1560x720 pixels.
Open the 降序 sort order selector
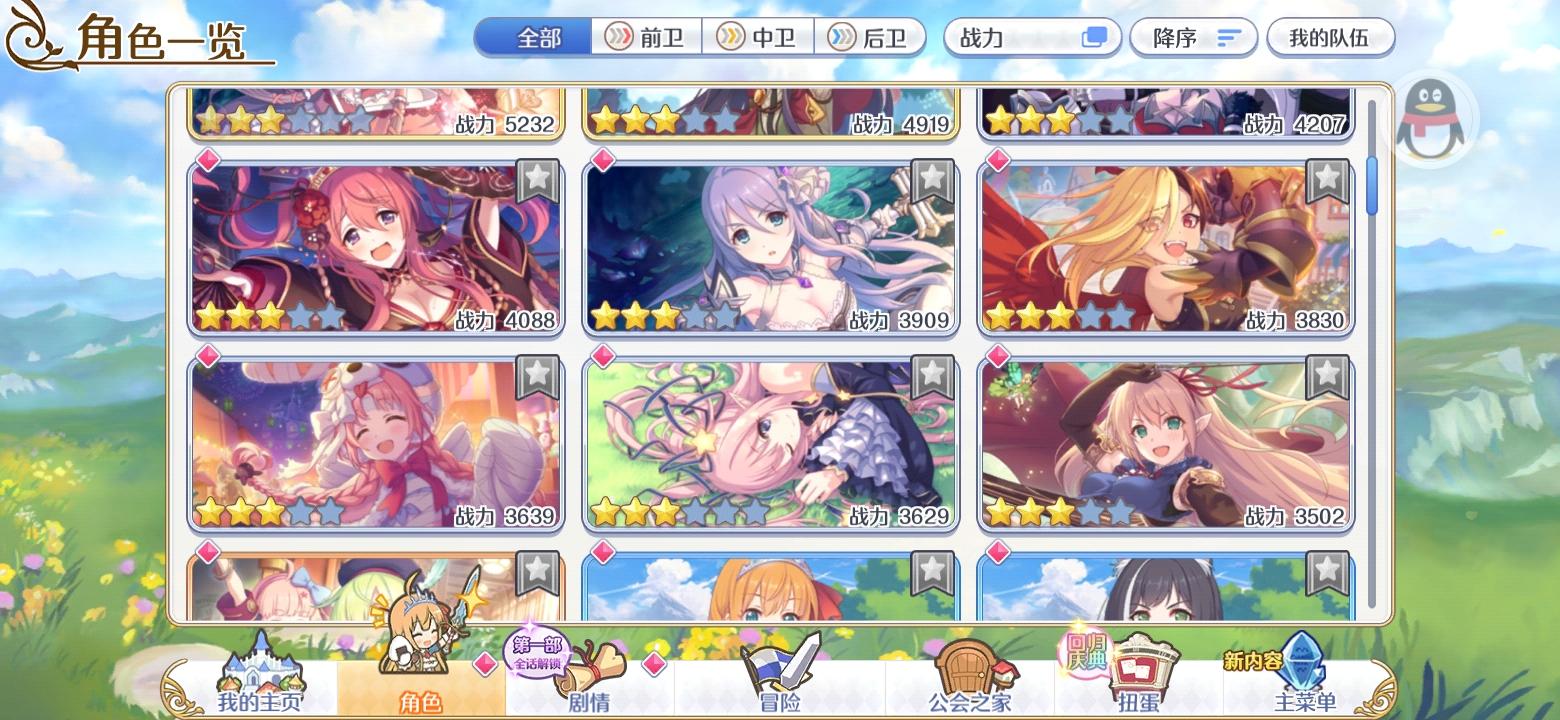1193,36
